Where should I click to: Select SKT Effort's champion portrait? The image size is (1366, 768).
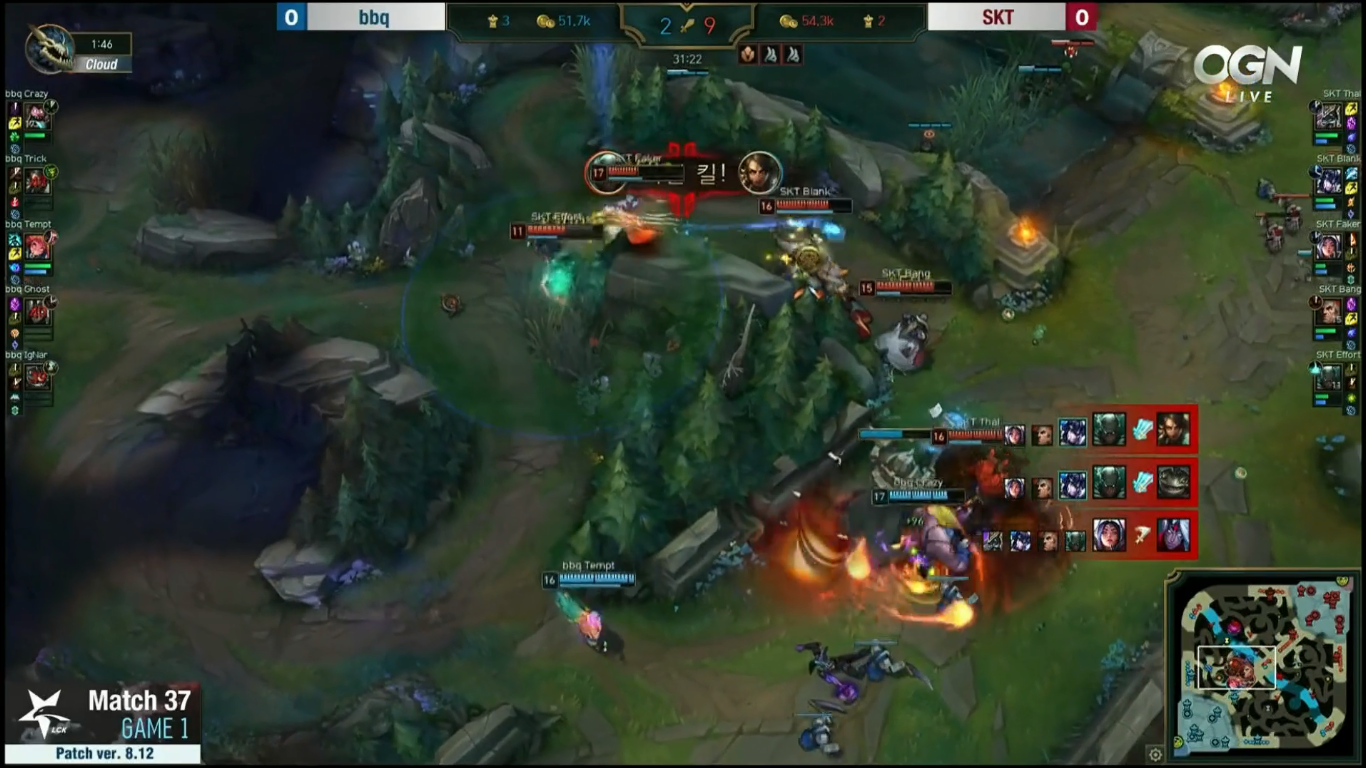[1329, 376]
